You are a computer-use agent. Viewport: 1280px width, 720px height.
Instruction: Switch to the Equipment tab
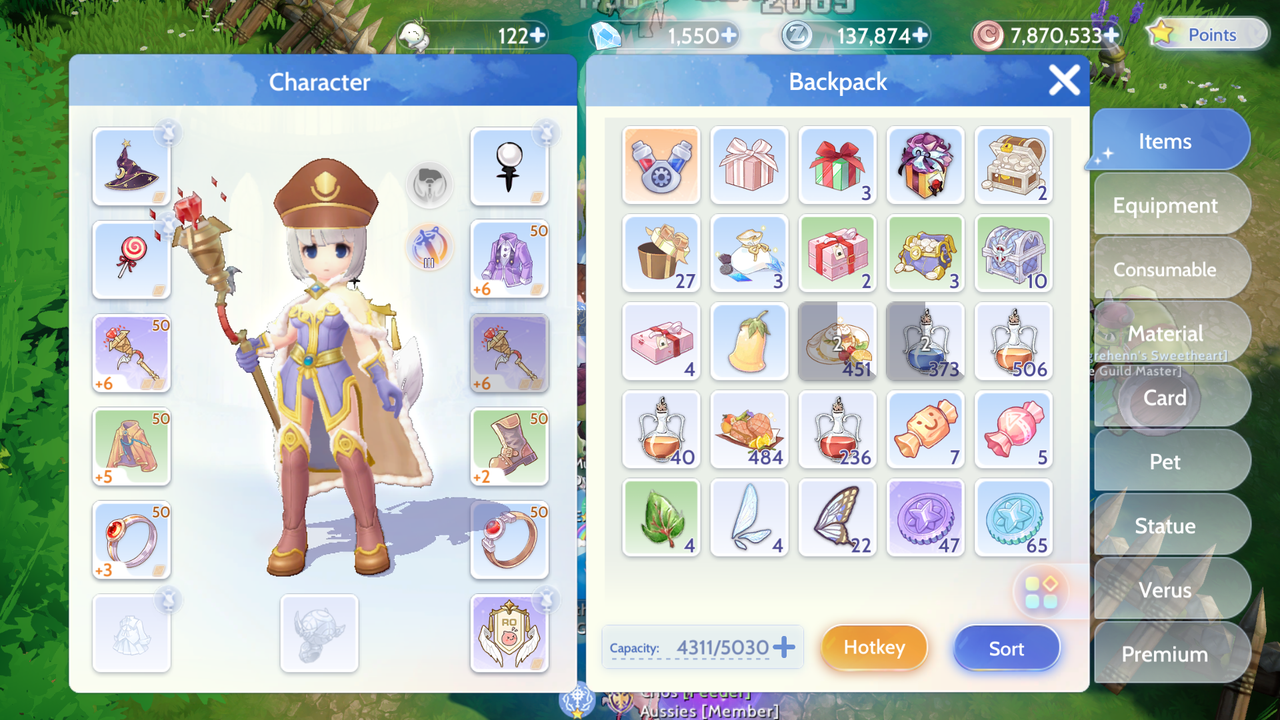1165,205
